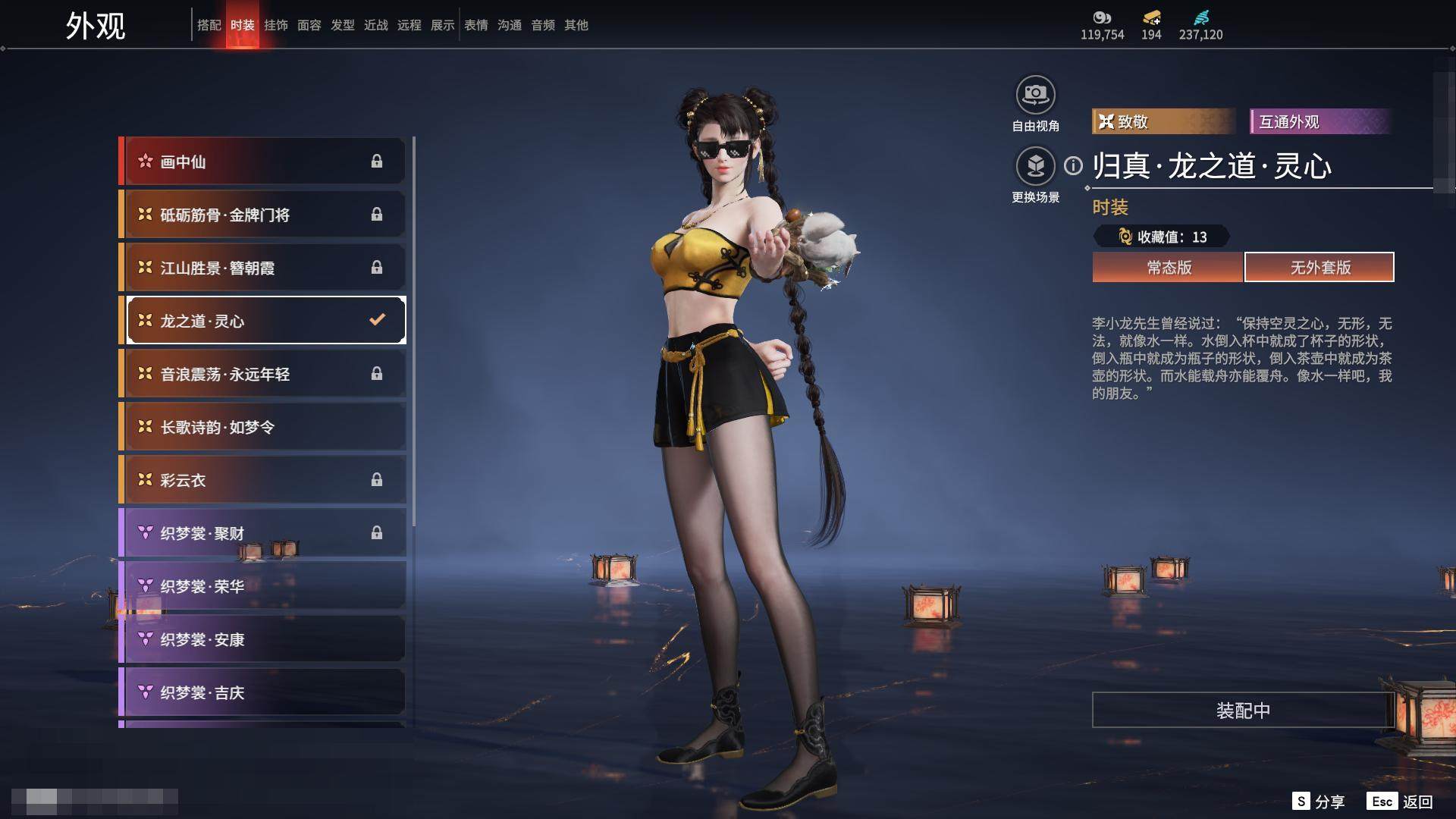Switch to the 其他 tab
Viewport: 1456px width, 819px height.
pyautogui.click(x=576, y=25)
